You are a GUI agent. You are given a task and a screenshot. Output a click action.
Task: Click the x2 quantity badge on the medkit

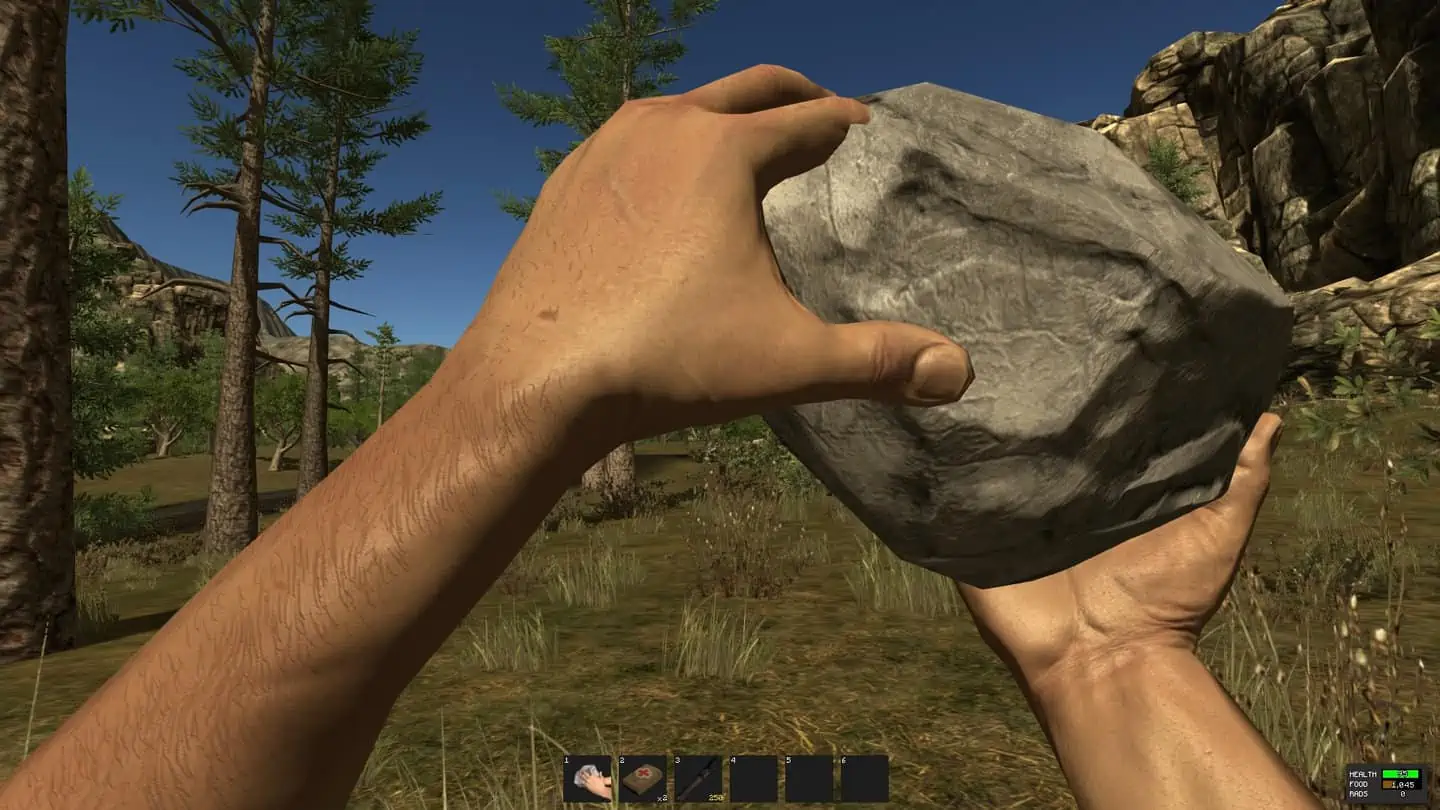pos(663,797)
